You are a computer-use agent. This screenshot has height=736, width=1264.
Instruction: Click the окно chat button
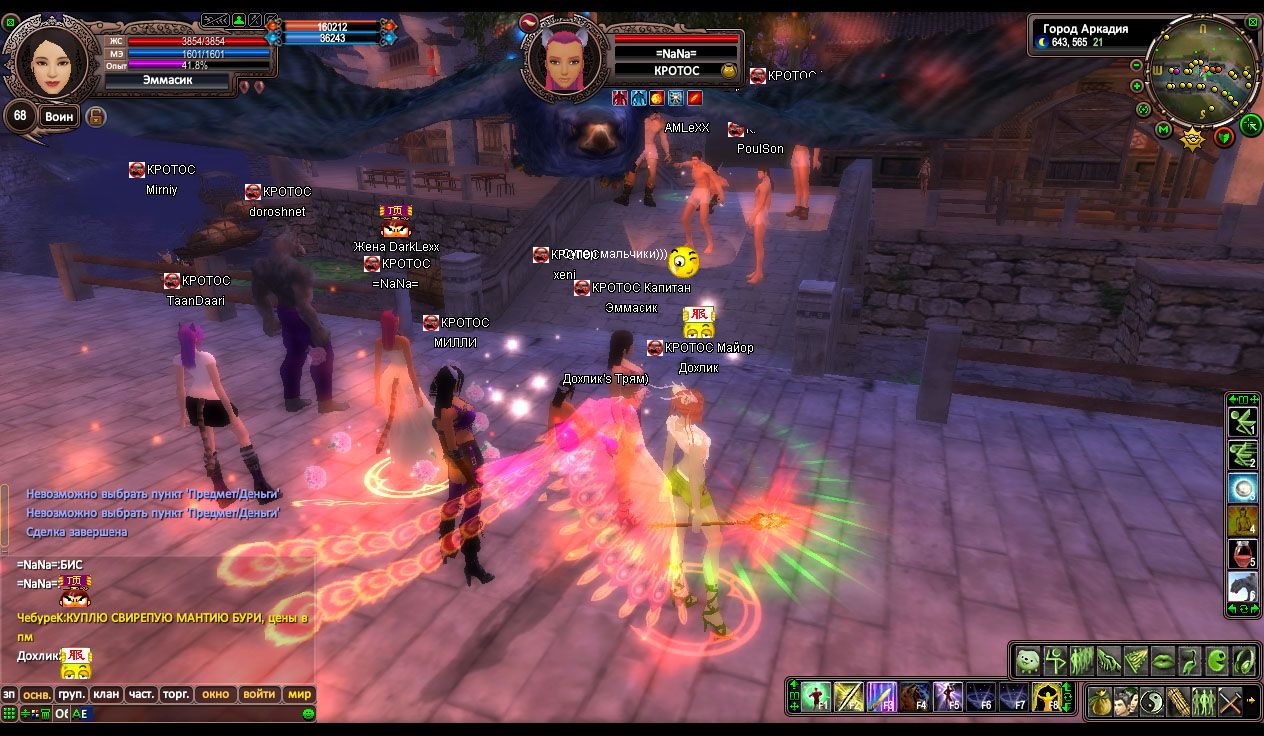click(215, 694)
